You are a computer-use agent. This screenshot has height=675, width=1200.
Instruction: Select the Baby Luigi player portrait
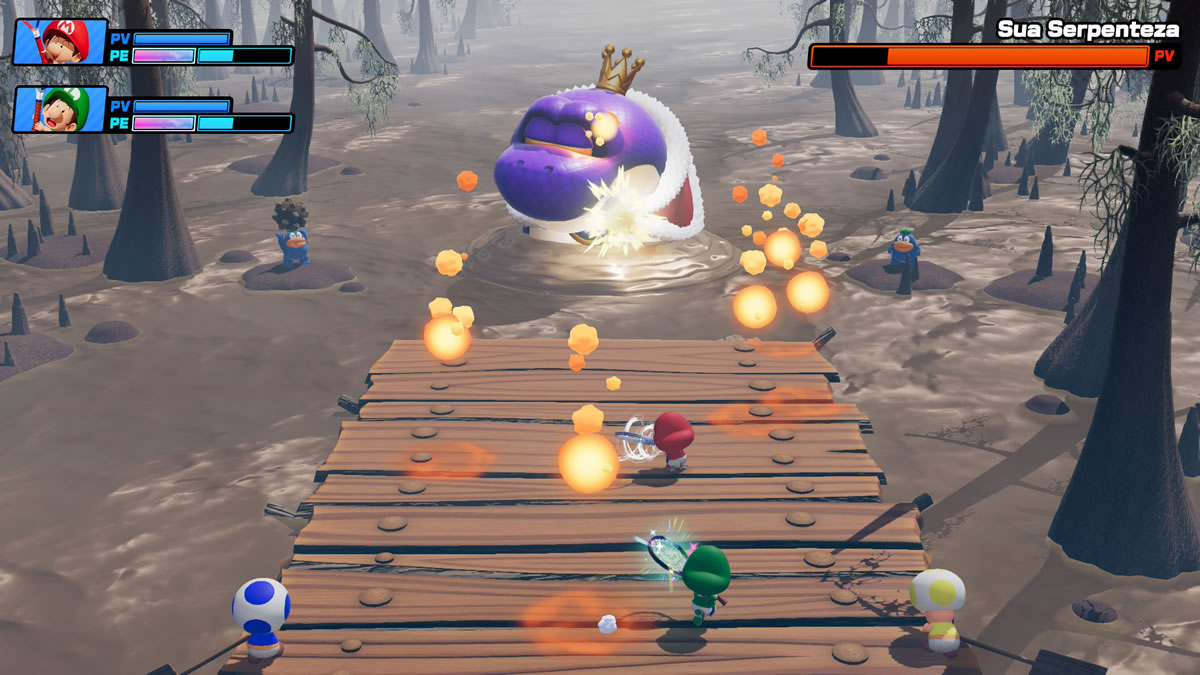pos(60,109)
